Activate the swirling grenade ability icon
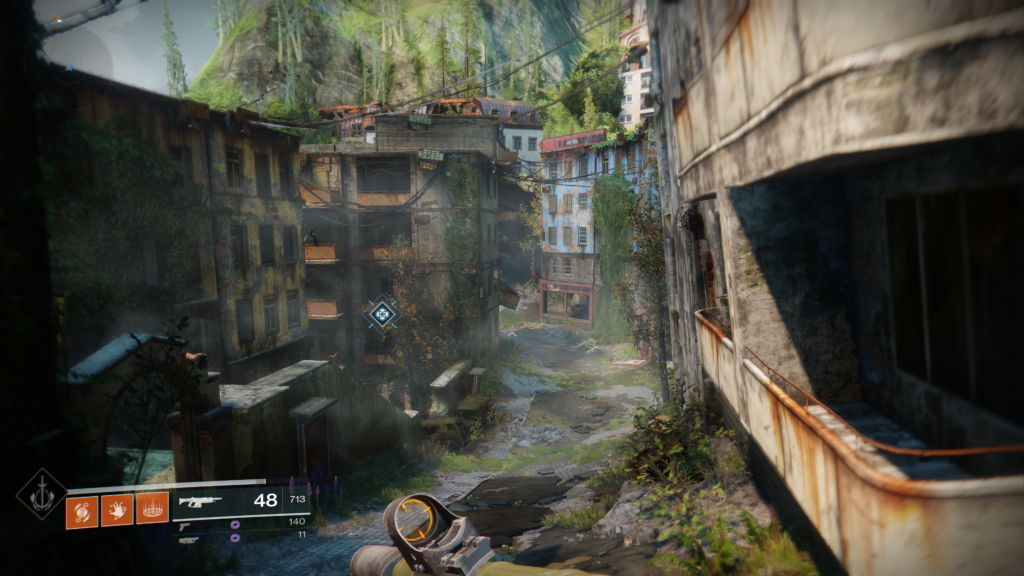Screen dimensions: 1024x576 pyautogui.click(x=82, y=510)
